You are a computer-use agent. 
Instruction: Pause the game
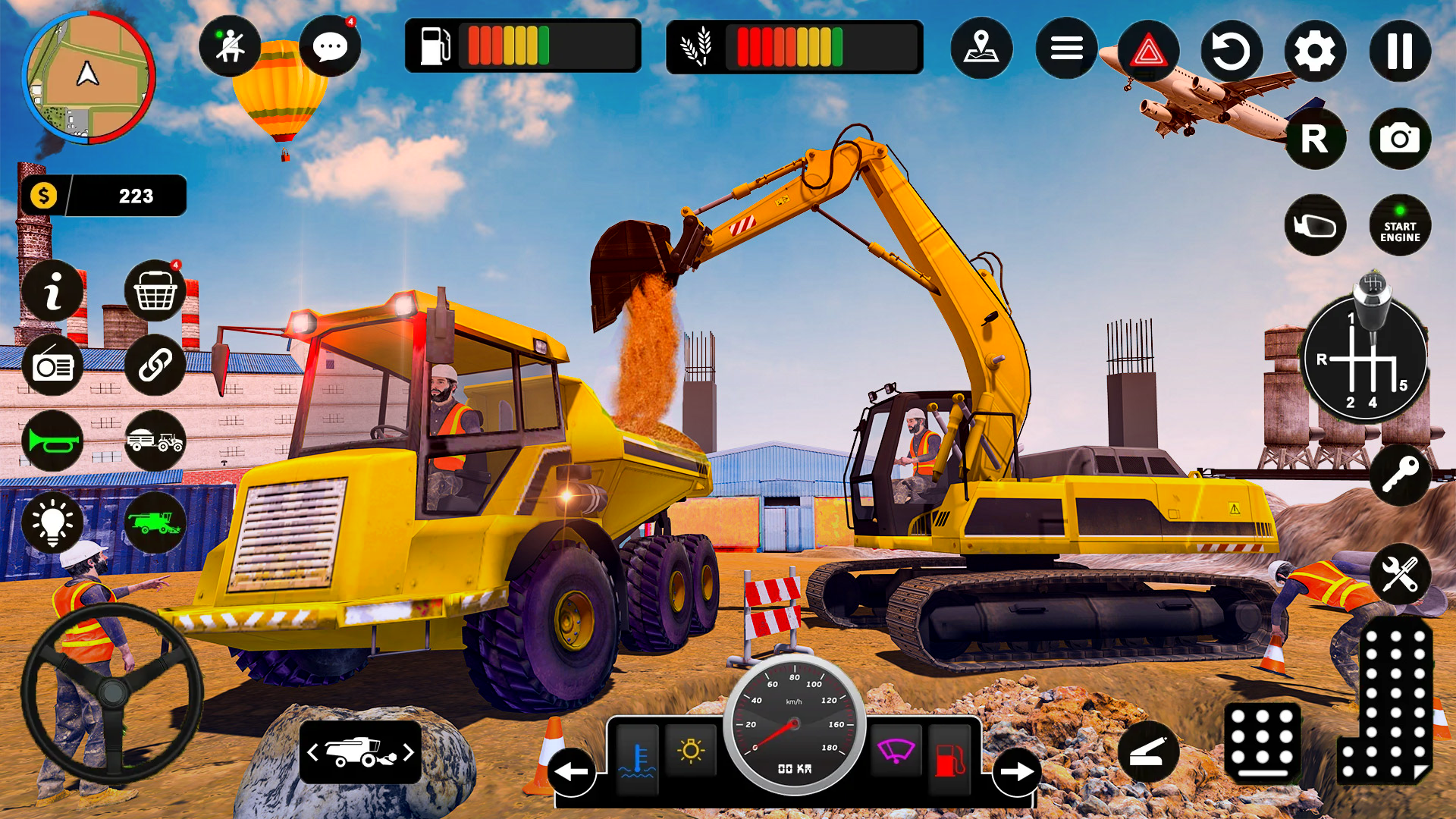click(x=1399, y=52)
